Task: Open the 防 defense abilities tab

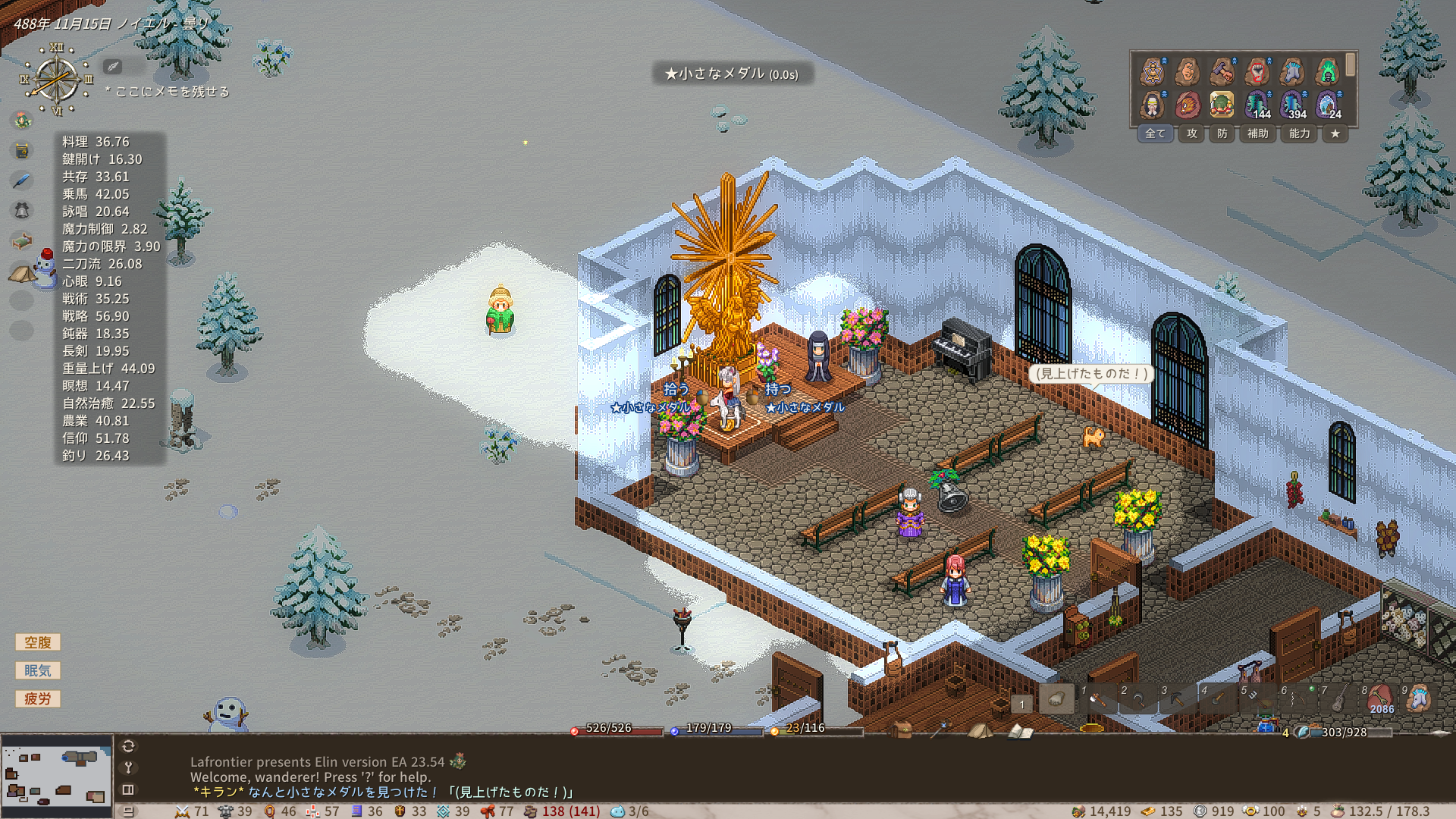Action: point(1222,133)
